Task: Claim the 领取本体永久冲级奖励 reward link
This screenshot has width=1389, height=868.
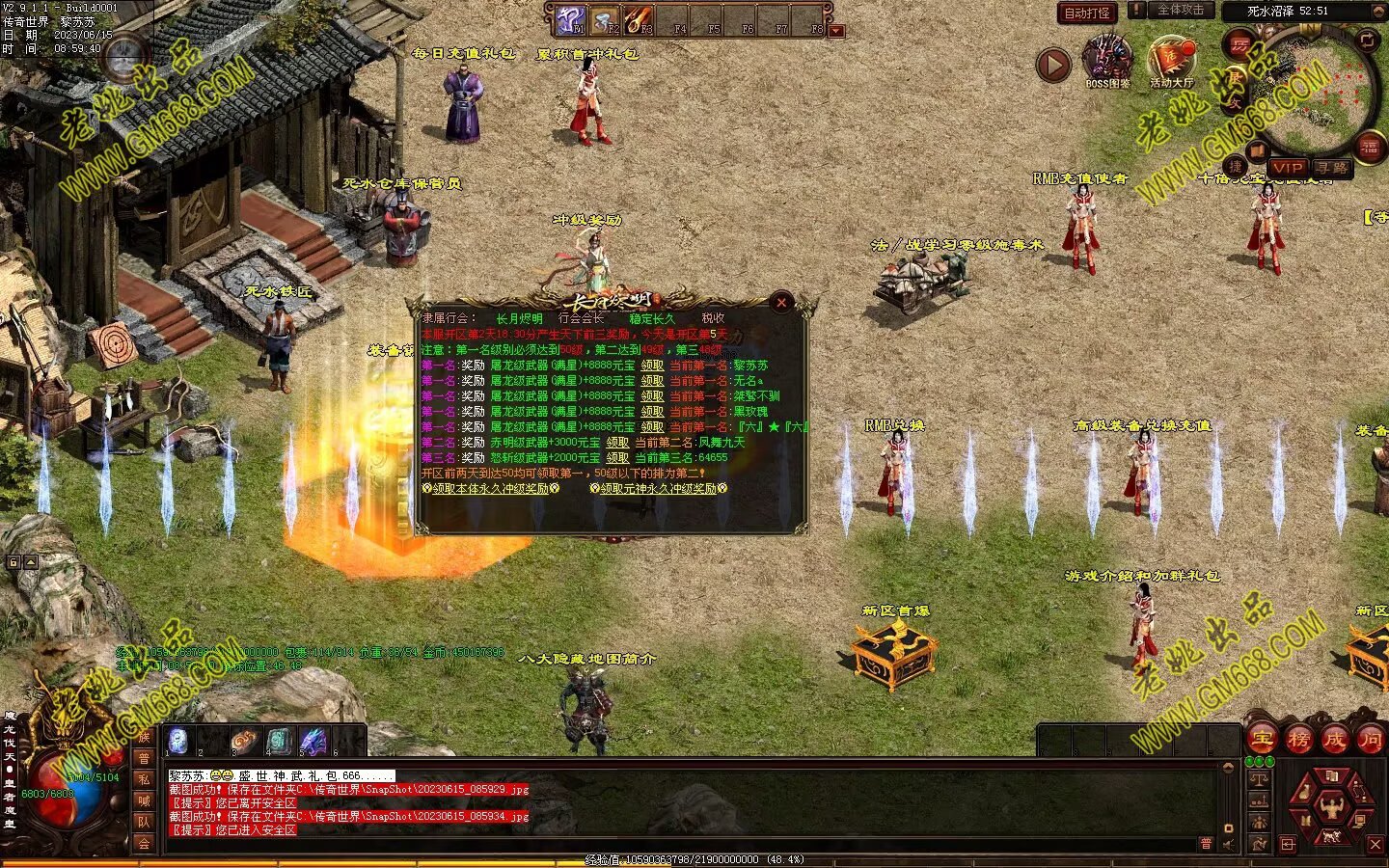Action: click(490, 489)
